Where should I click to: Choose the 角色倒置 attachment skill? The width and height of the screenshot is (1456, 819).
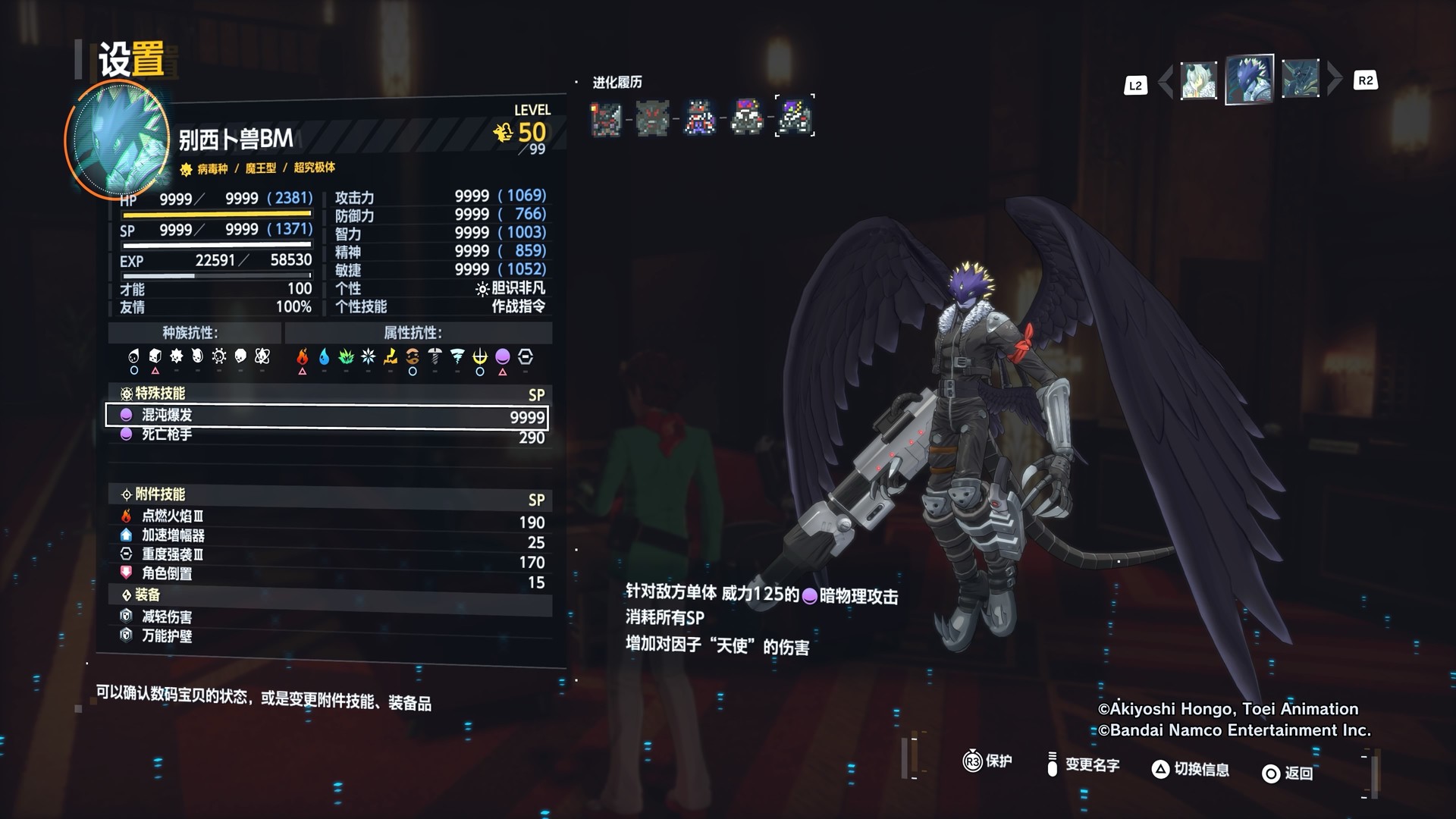click(x=326, y=574)
